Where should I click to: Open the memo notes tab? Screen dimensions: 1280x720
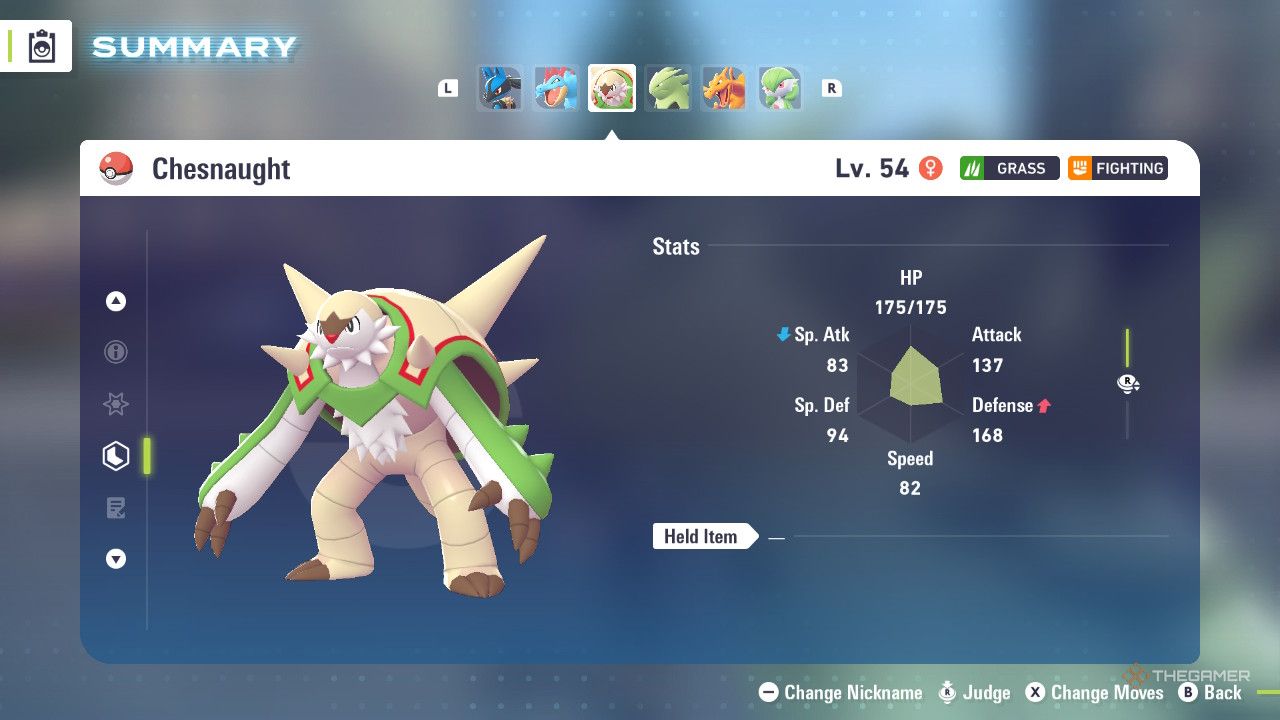pyautogui.click(x=116, y=508)
